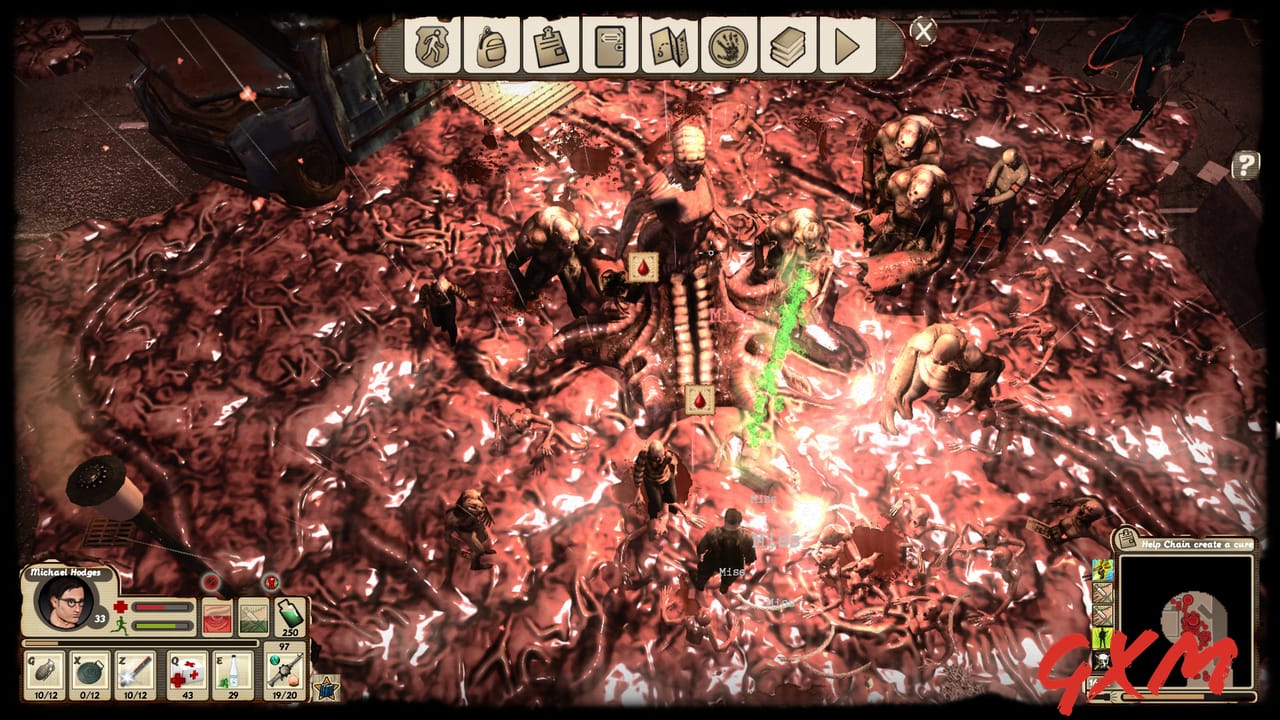The image size is (1280, 720).
Task: Open the clipboard quest log
Action: coord(551,46)
